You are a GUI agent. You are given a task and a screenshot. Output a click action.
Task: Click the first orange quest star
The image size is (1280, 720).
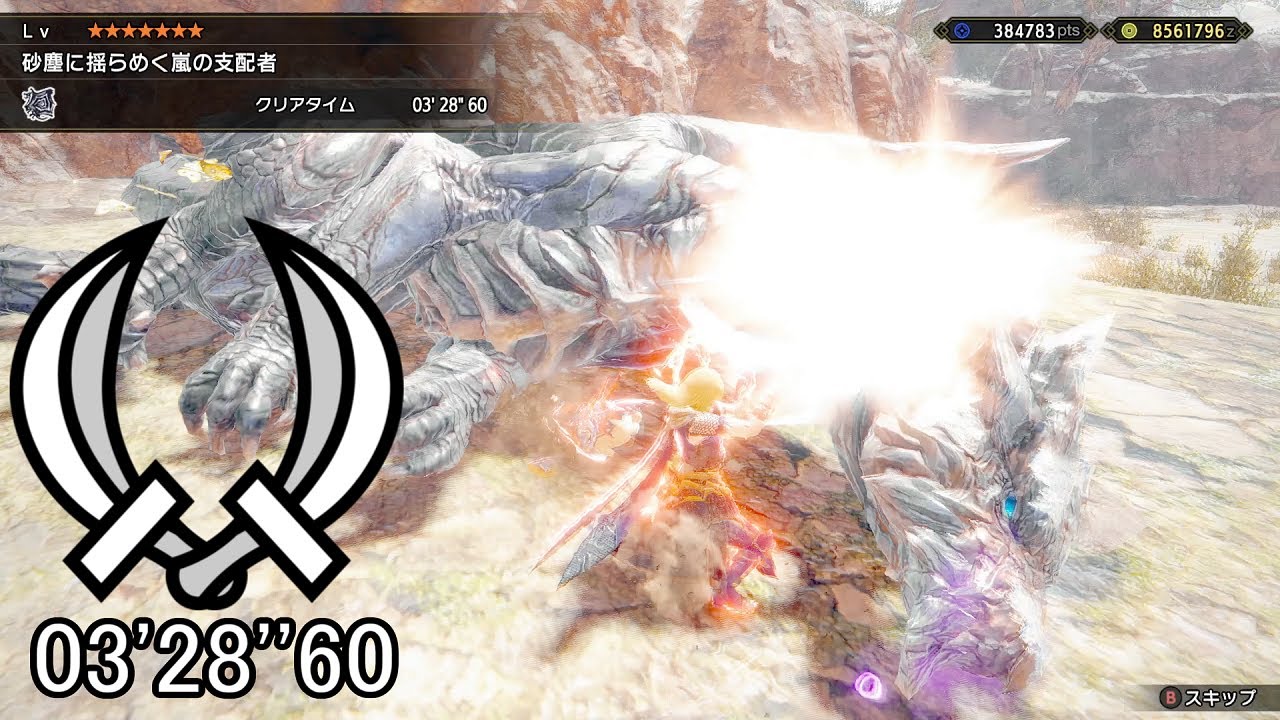click(95, 31)
